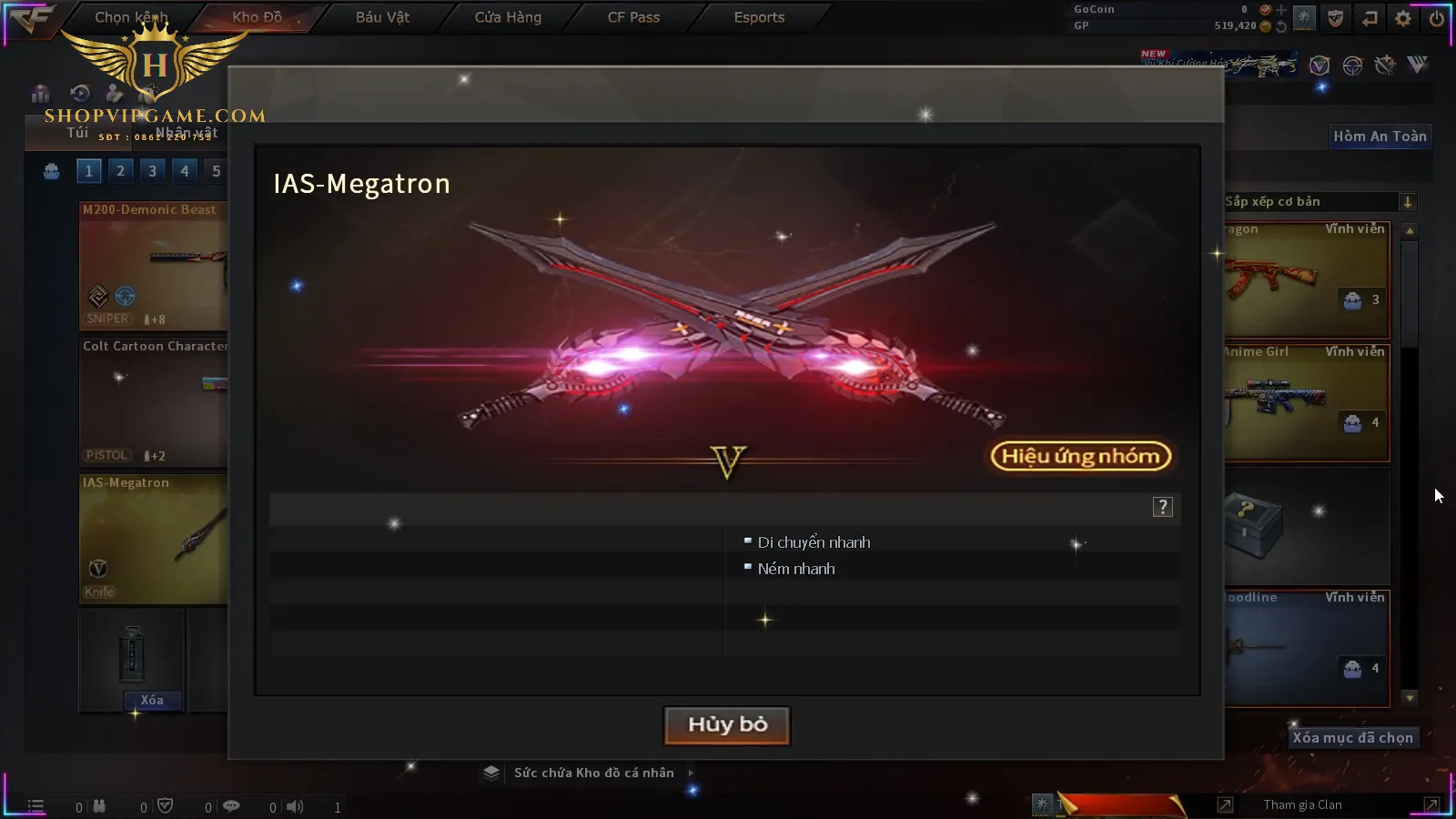Switch to bag number 2
Viewport: 1456px width, 819px height.
[x=120, y=171]
